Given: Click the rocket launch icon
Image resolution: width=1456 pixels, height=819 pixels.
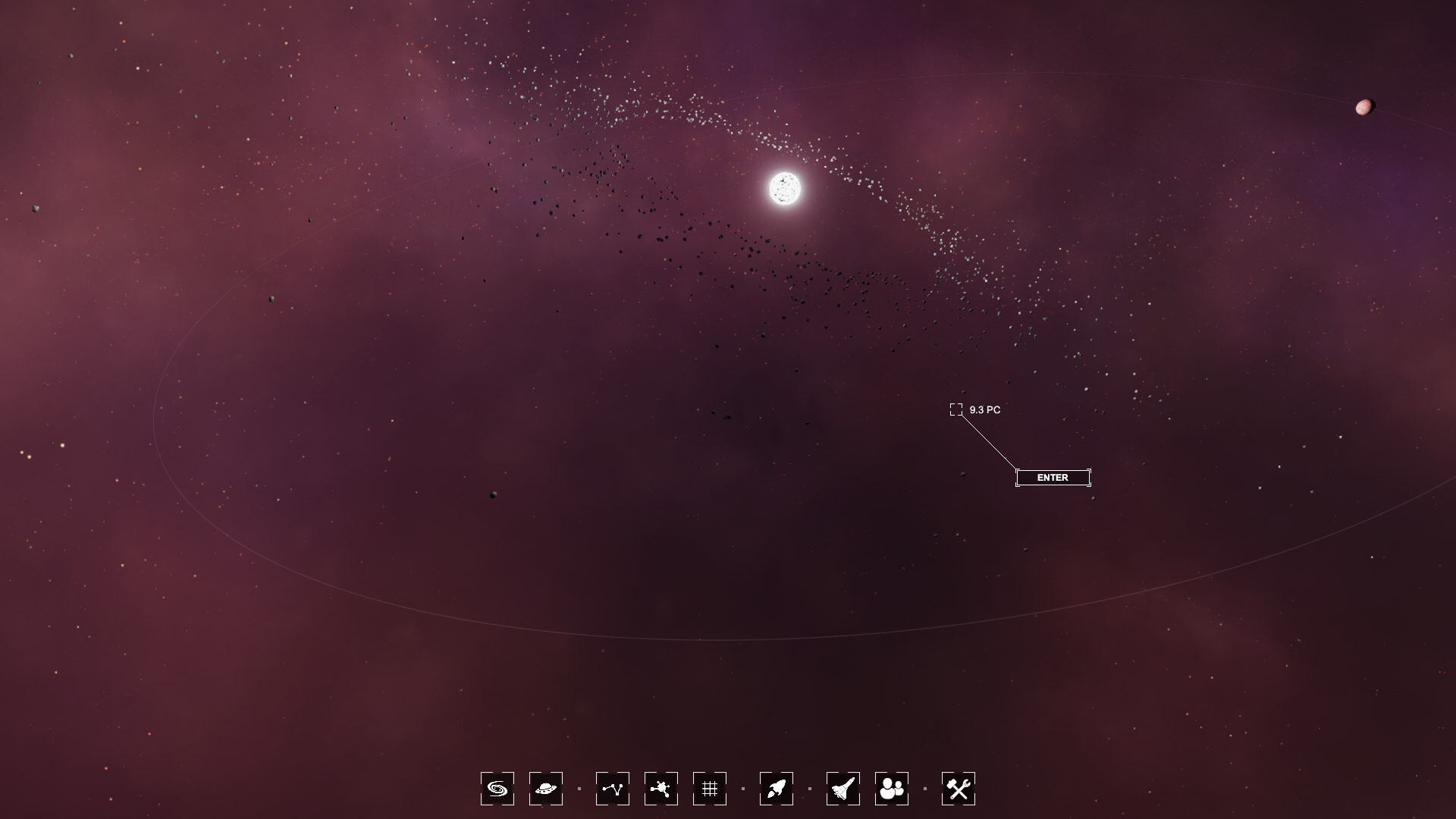Looking at the screenshot, I should pyautogui.click(x=777, y=789).
